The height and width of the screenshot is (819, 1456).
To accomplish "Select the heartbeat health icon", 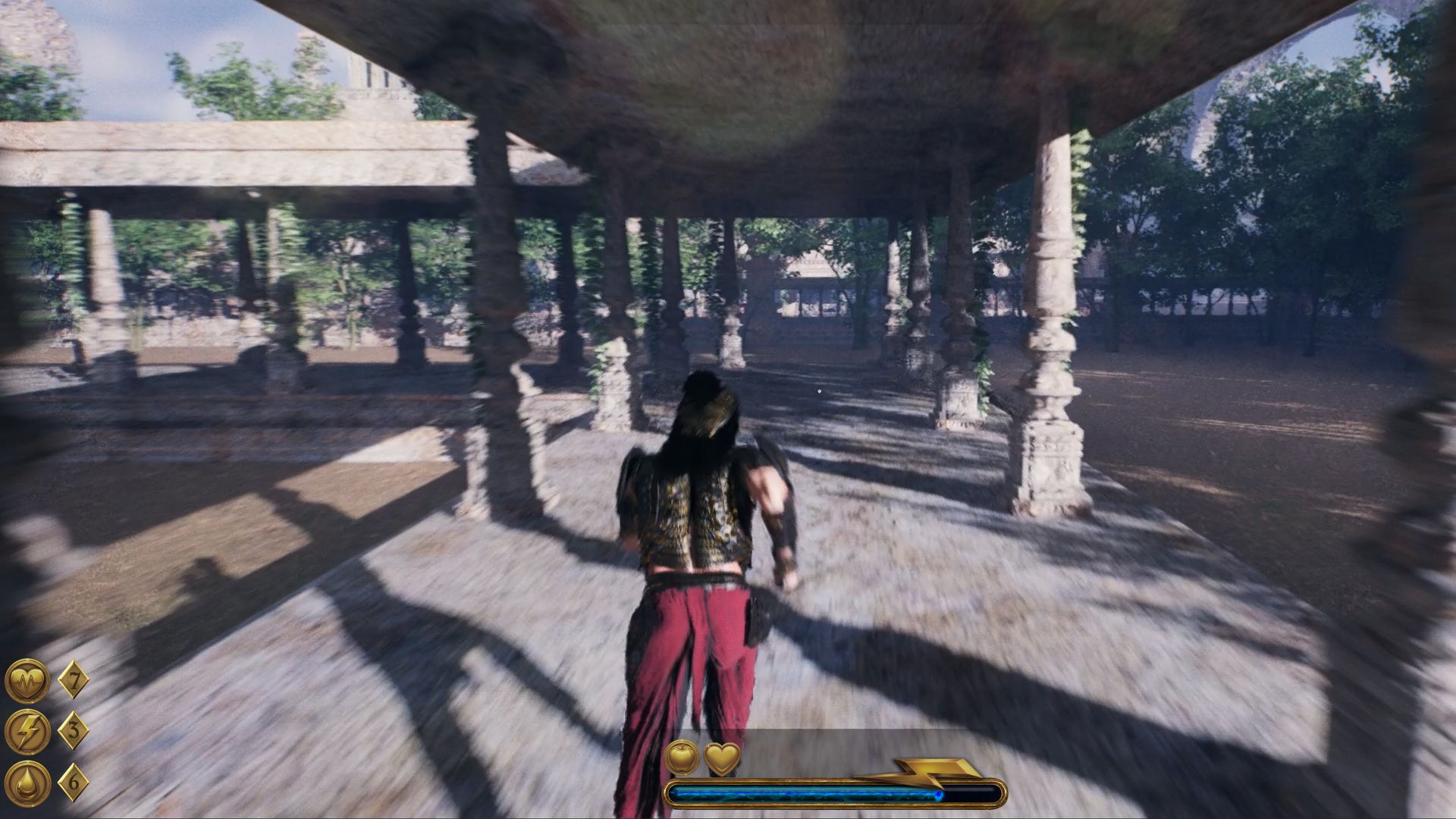I will [28, 680].
